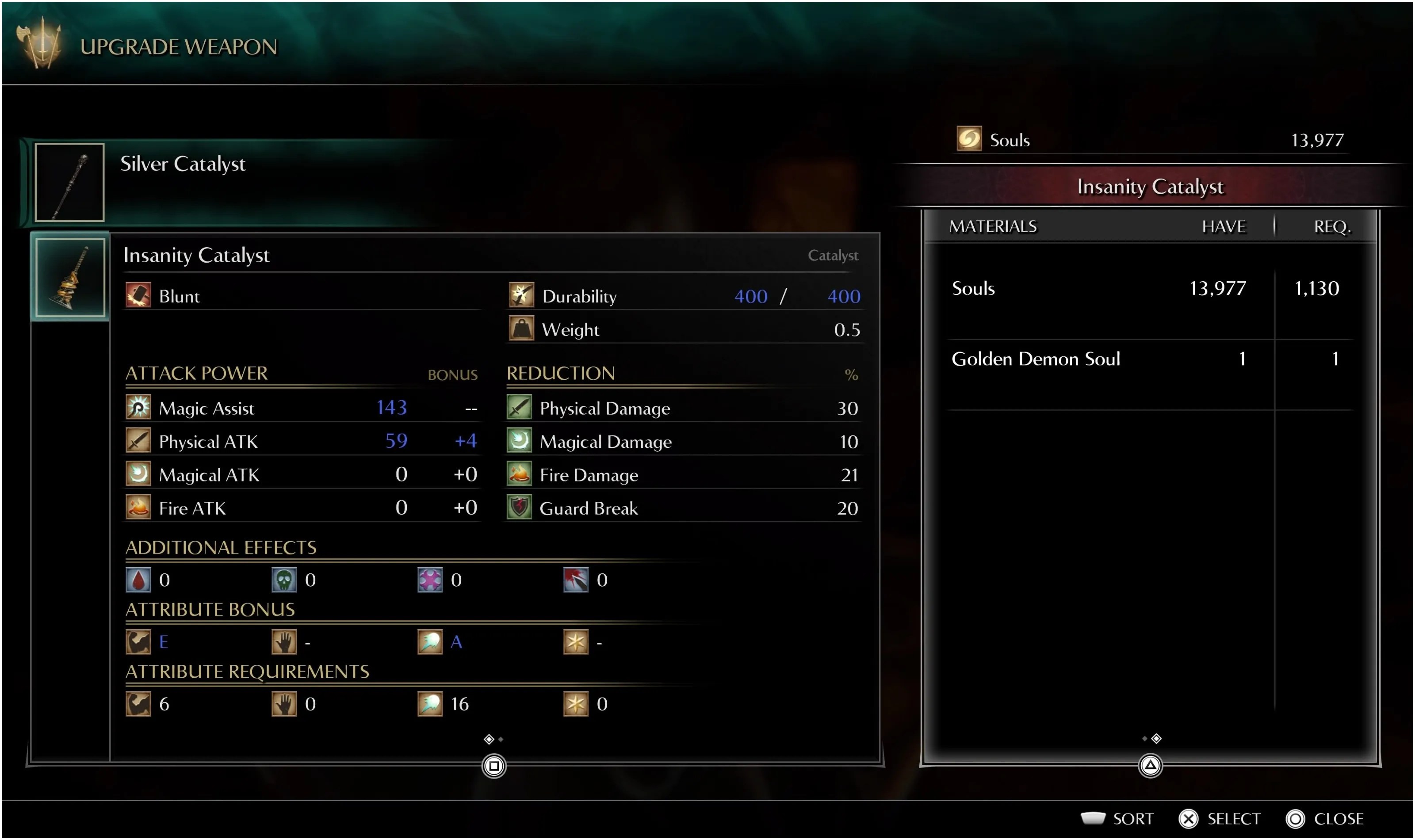Click the Souls currency icon
The height and width of the screenshot is (840, 1415).
tap(972, 140)
